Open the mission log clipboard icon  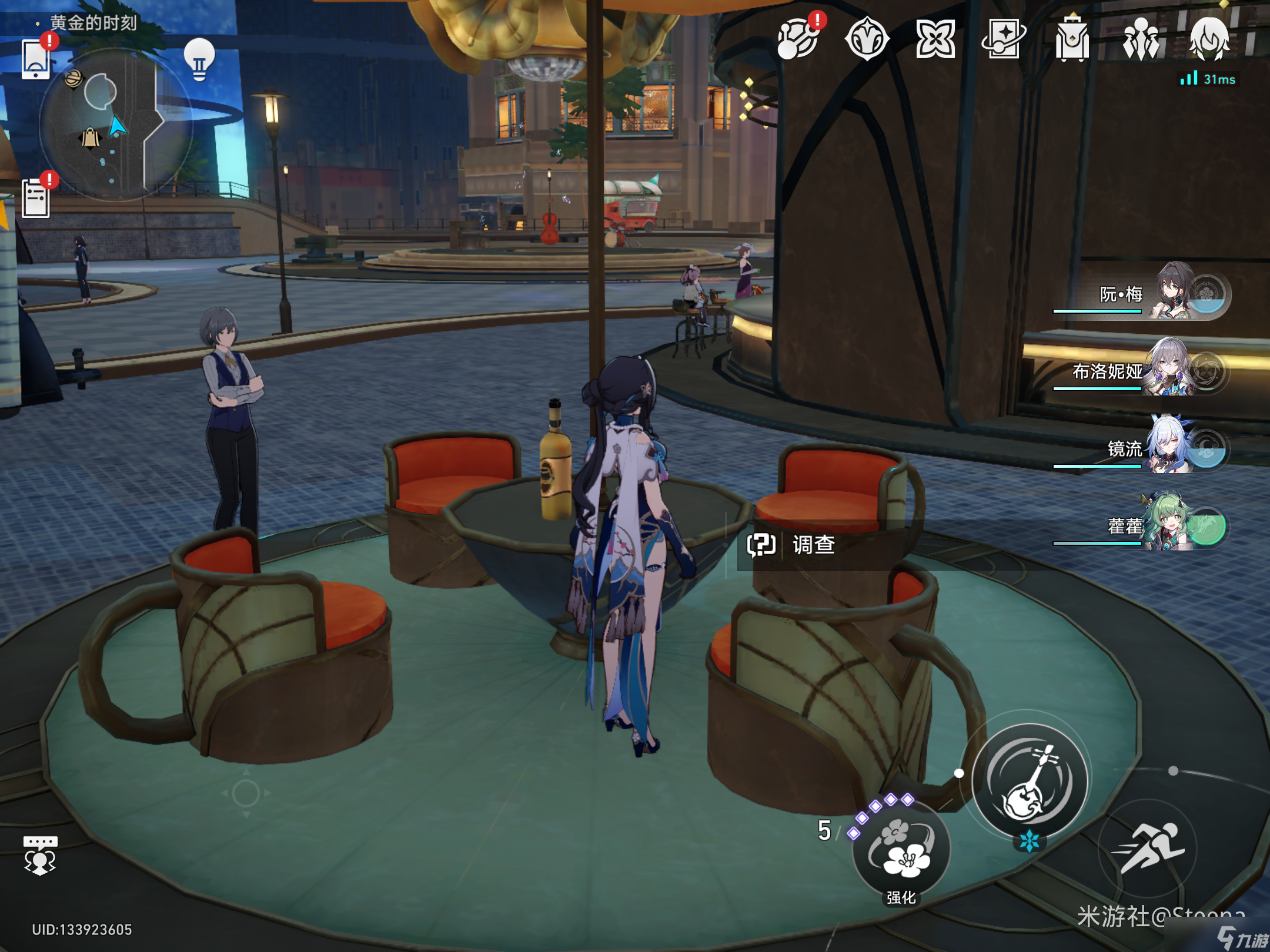click(x=36, y=198)
